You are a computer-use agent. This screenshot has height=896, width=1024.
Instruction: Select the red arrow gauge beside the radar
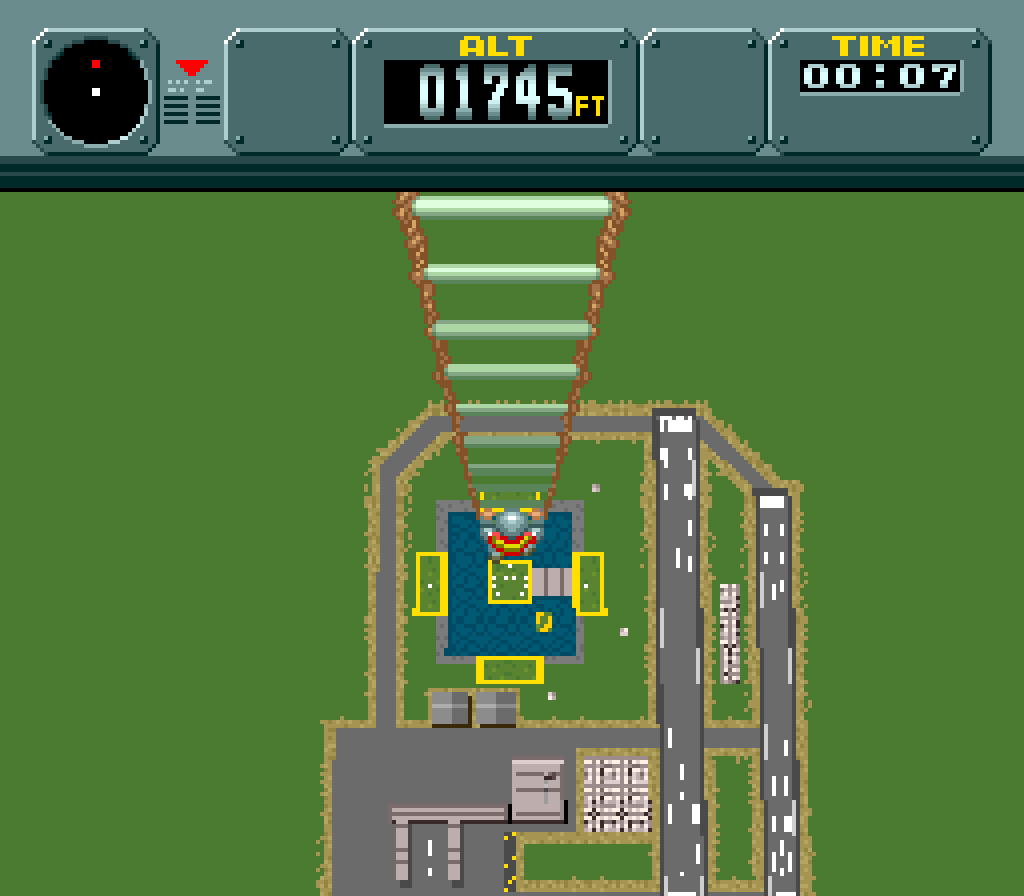click(x=192, y=69)
